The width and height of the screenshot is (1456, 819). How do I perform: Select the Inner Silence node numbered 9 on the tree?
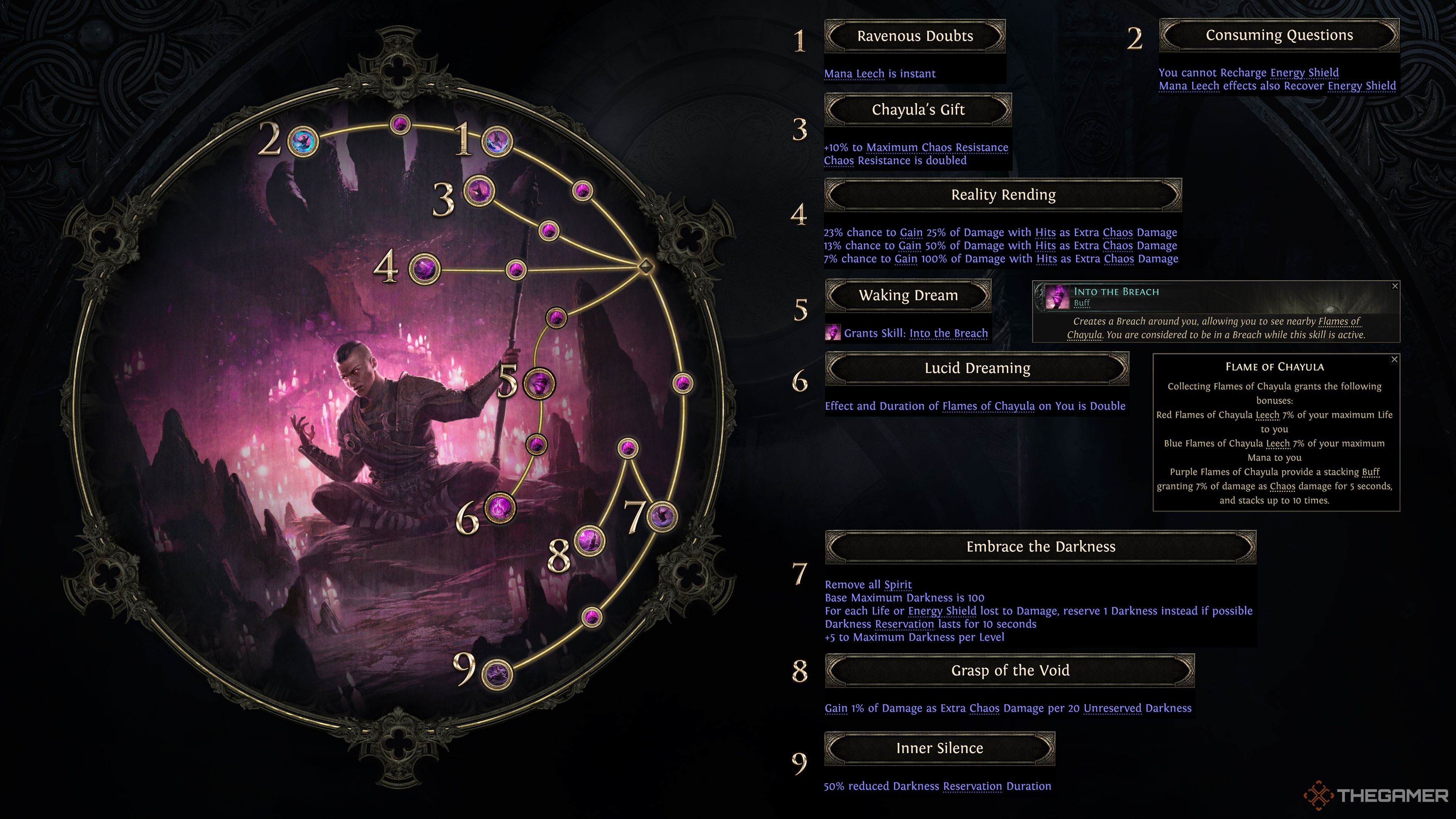[x=497, y=673]
